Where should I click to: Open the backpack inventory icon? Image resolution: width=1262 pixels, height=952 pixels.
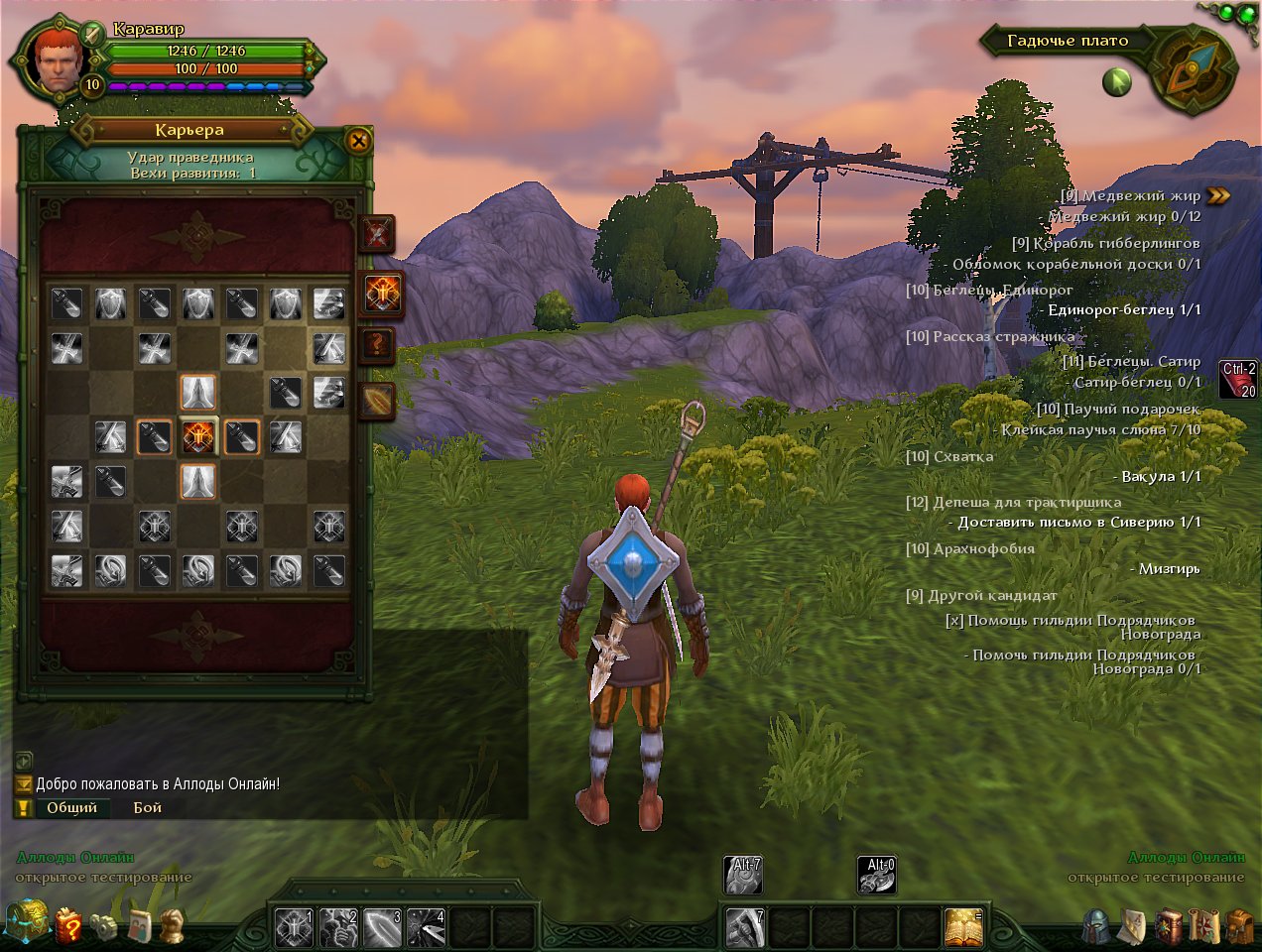pos(1239,926)
